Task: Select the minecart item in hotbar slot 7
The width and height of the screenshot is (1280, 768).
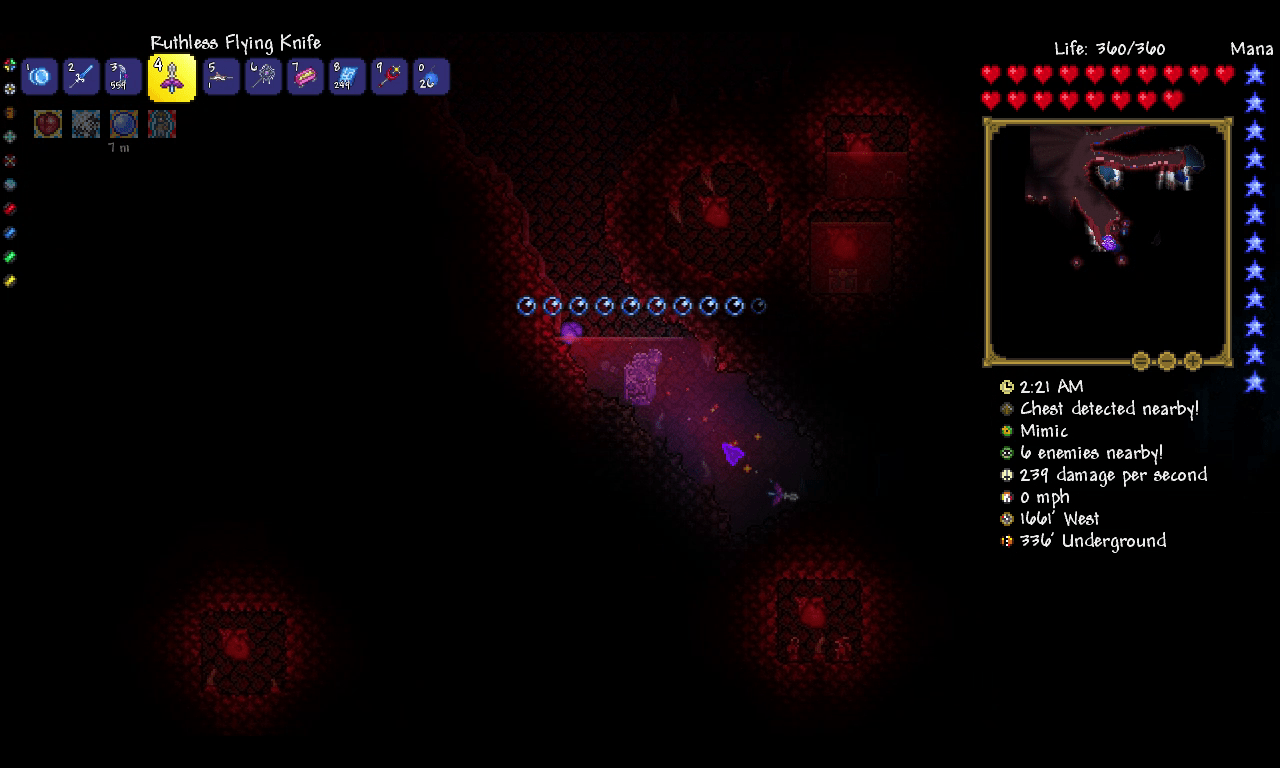Action: (x=304, y=76)
